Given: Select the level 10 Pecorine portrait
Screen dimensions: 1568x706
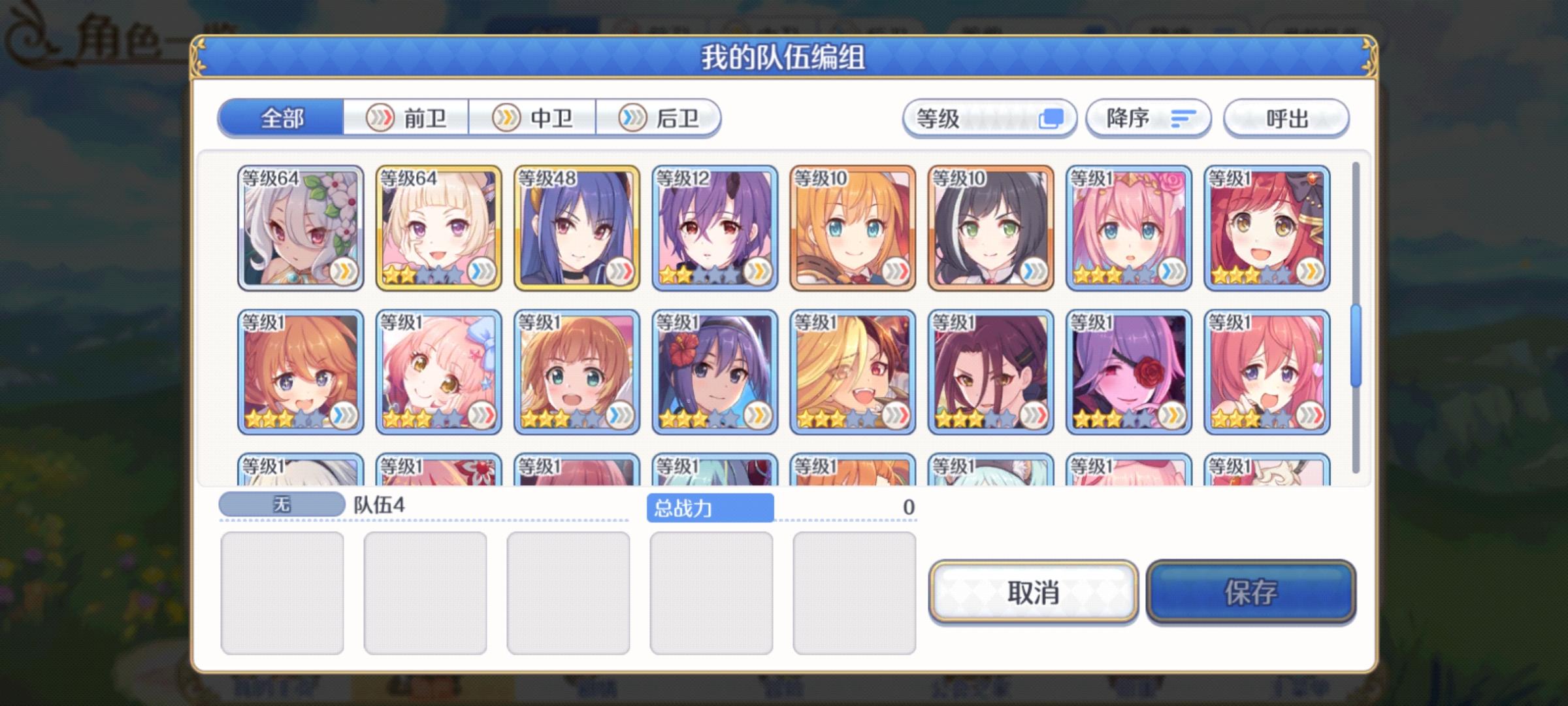Looking at the screenshot, I should pyautogui.click(x=853, y=229).
